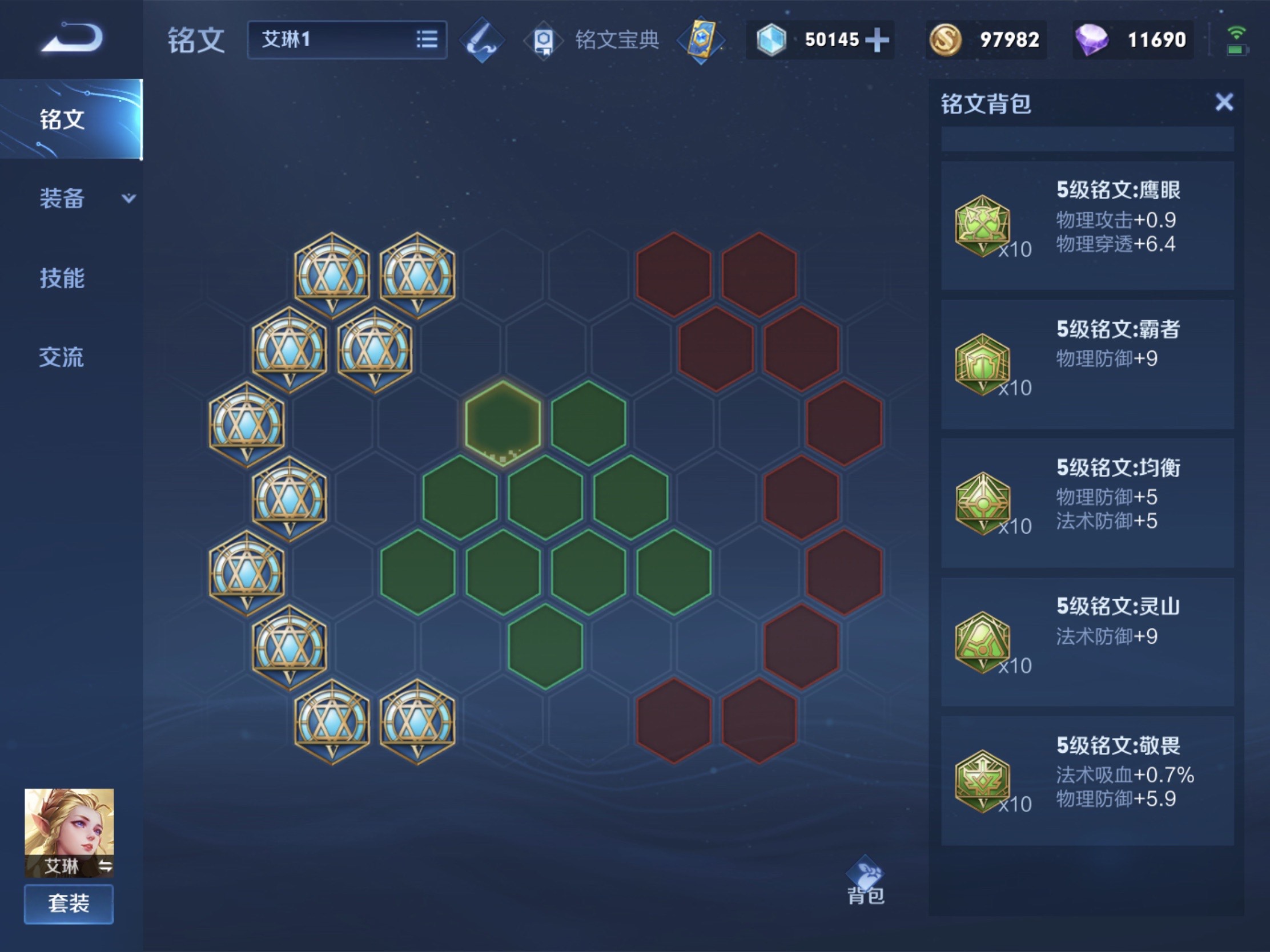Image resolution: width=1270 pixels, height=952 pixels.
Task: Open the 交流 tab
Action: [x=62, y=357]
